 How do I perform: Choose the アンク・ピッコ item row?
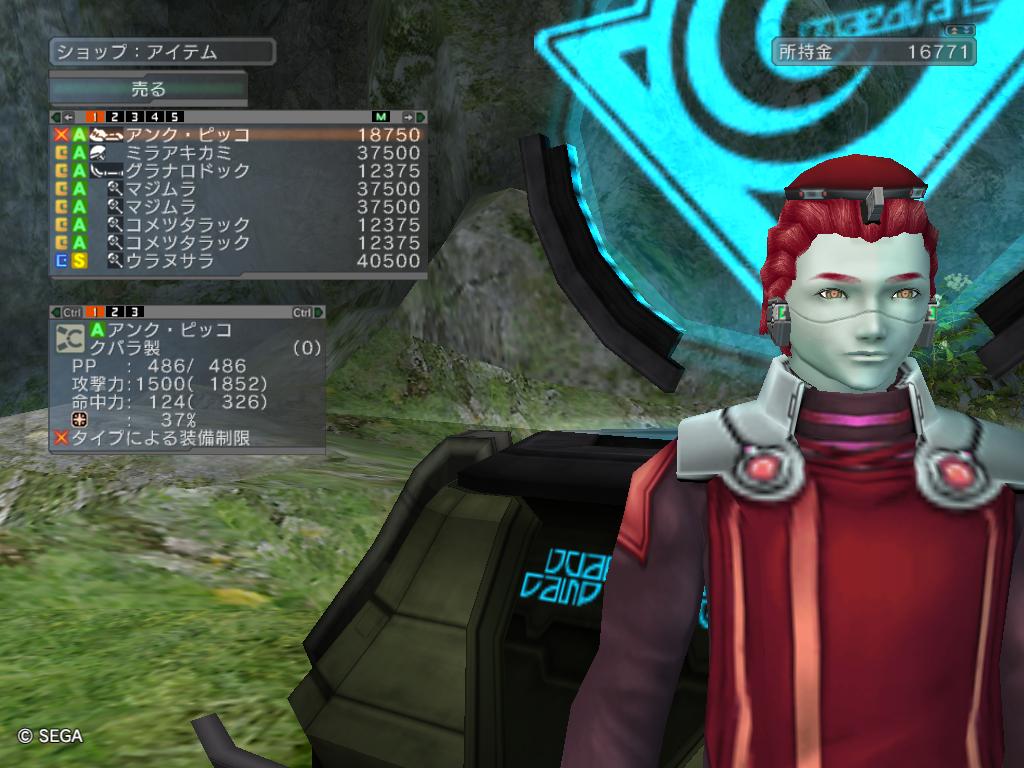pos(238,134)
